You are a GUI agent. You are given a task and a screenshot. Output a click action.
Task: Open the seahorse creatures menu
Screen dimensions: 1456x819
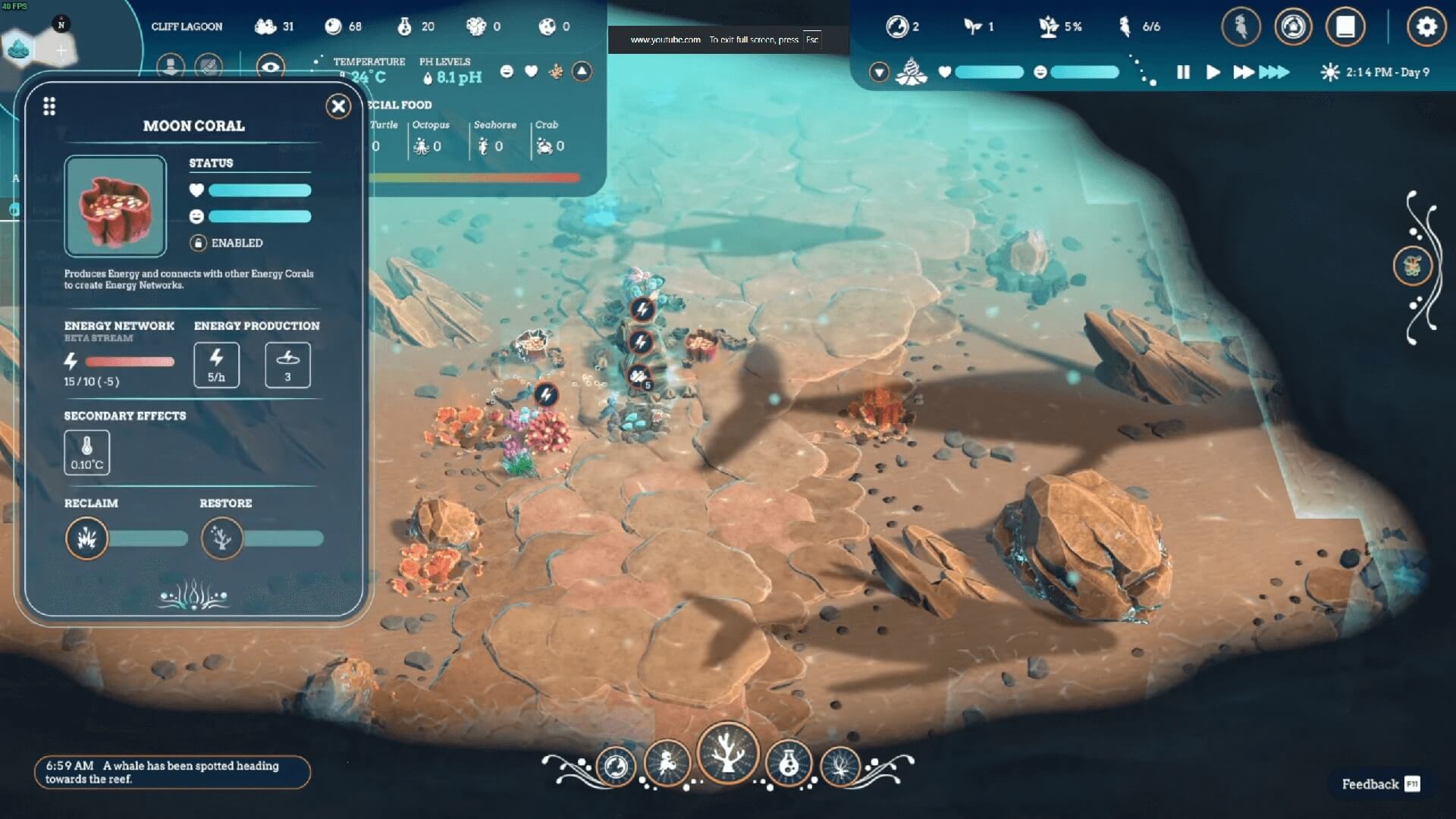[1241, 27]
